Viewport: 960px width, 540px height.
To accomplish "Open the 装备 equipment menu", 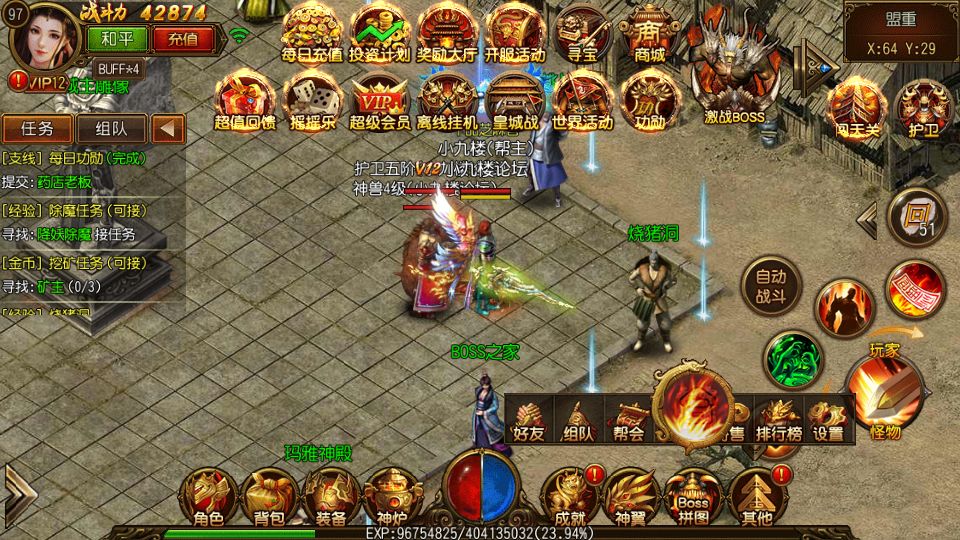I will coord(331,496).
